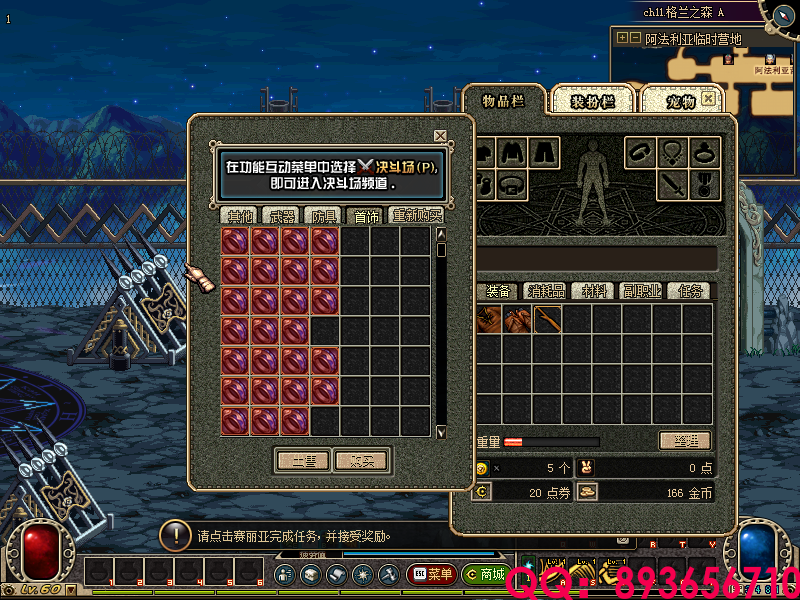Click the 购买 buy button
The width and height of the screenshot is (800, 600).
tap(361, 461)
